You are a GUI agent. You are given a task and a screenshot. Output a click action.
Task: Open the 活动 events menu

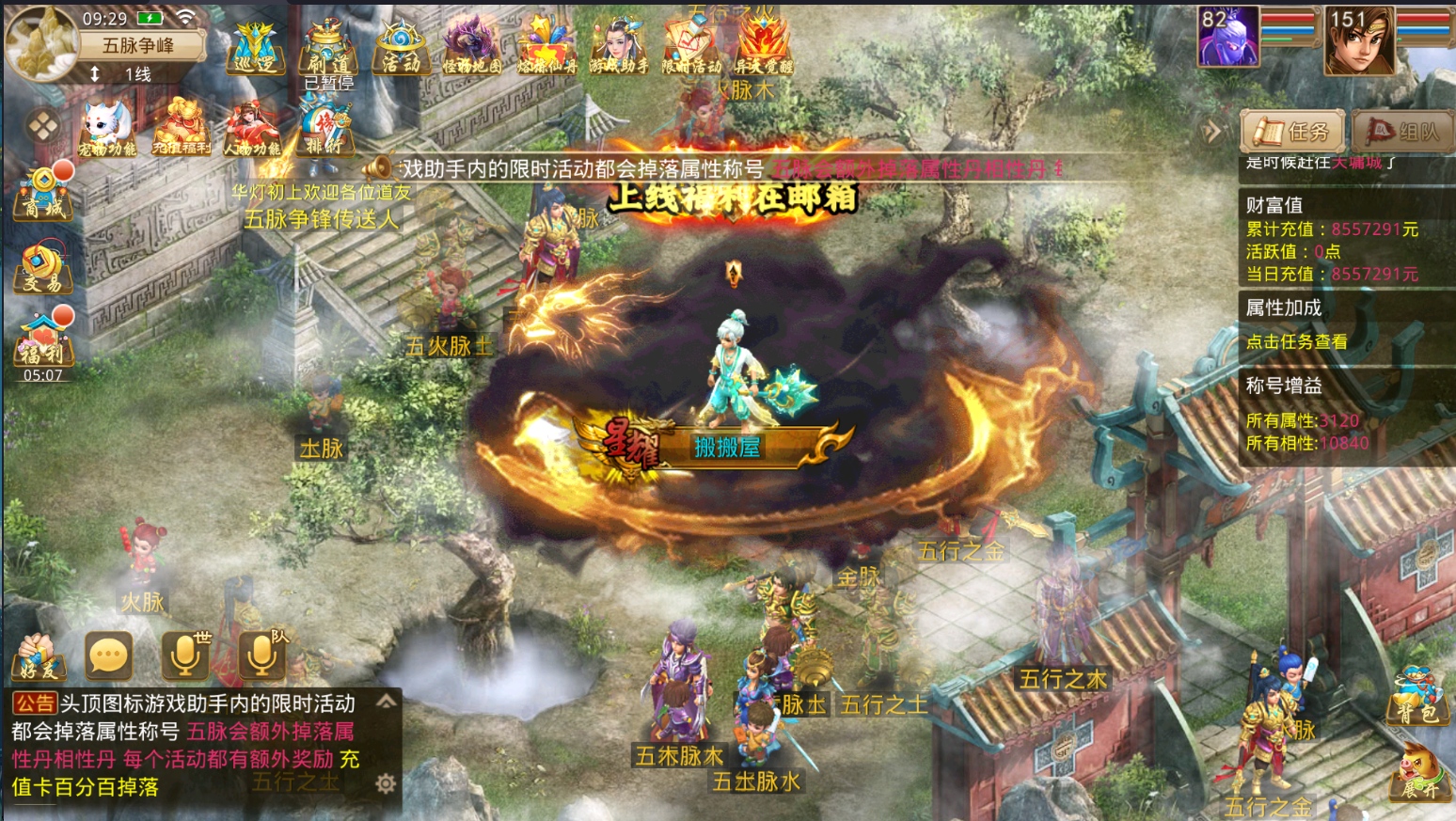pyautogui.click(x=401, y=49)
